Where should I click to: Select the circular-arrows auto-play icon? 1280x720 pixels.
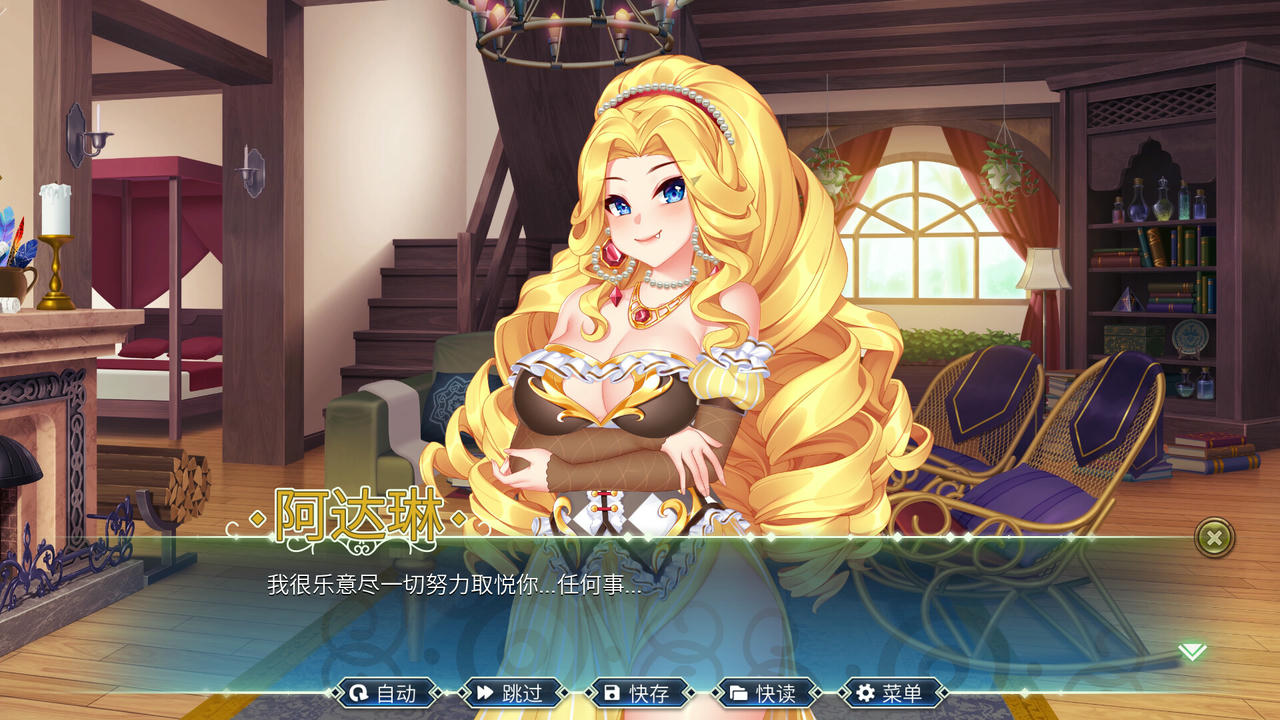pyautogui.click(x=358, y=691)
